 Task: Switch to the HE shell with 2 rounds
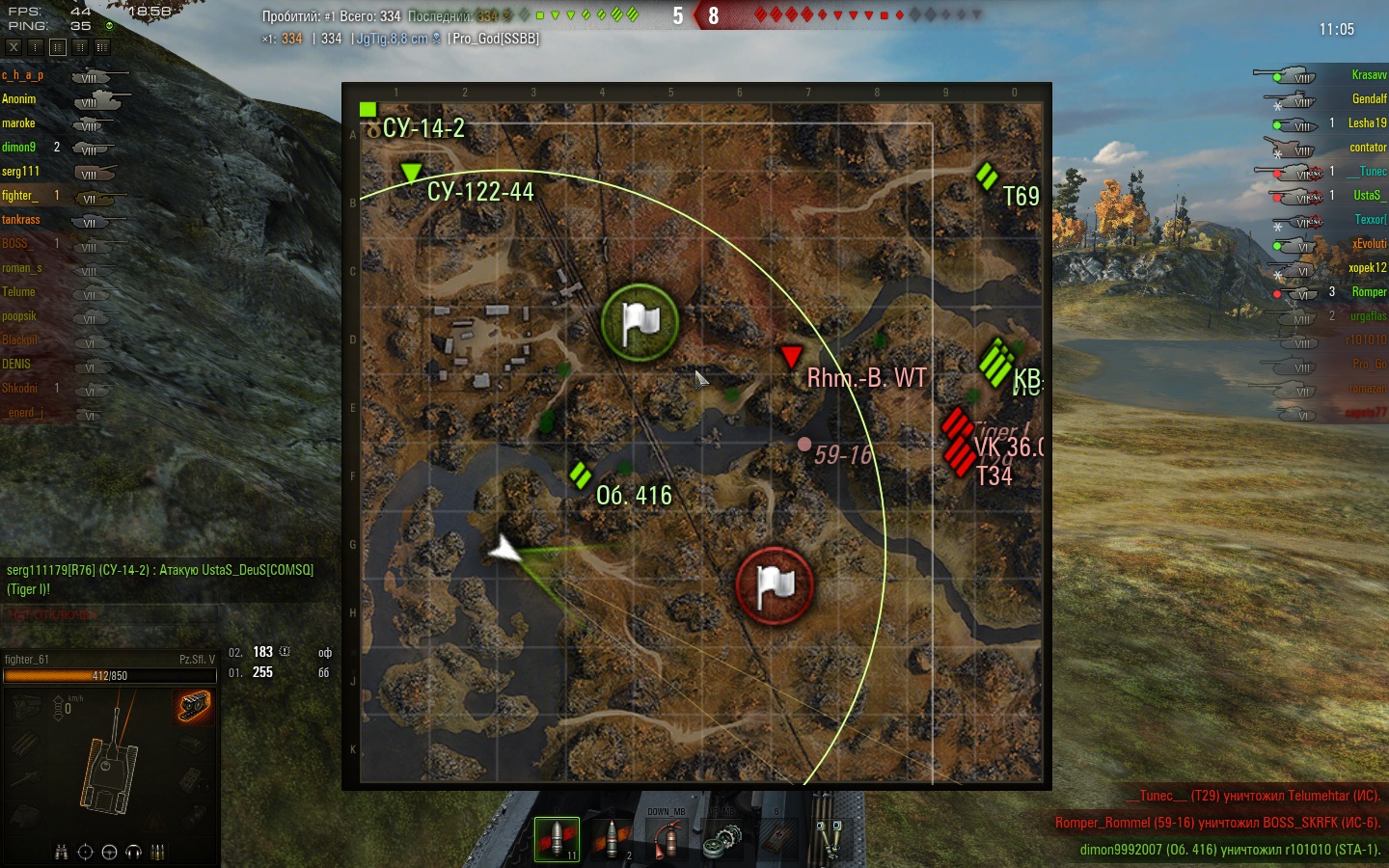click(611, 839)
